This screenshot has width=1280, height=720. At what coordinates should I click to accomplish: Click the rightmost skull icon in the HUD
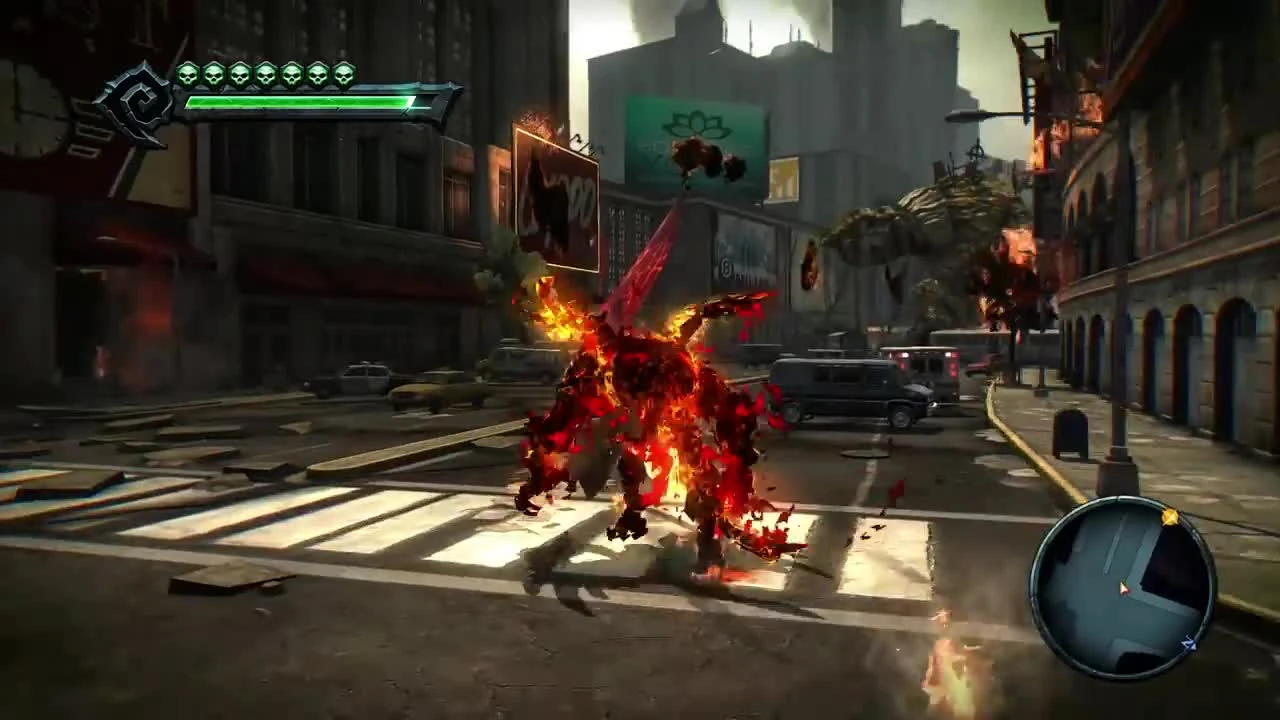click(x=343, y=73)
